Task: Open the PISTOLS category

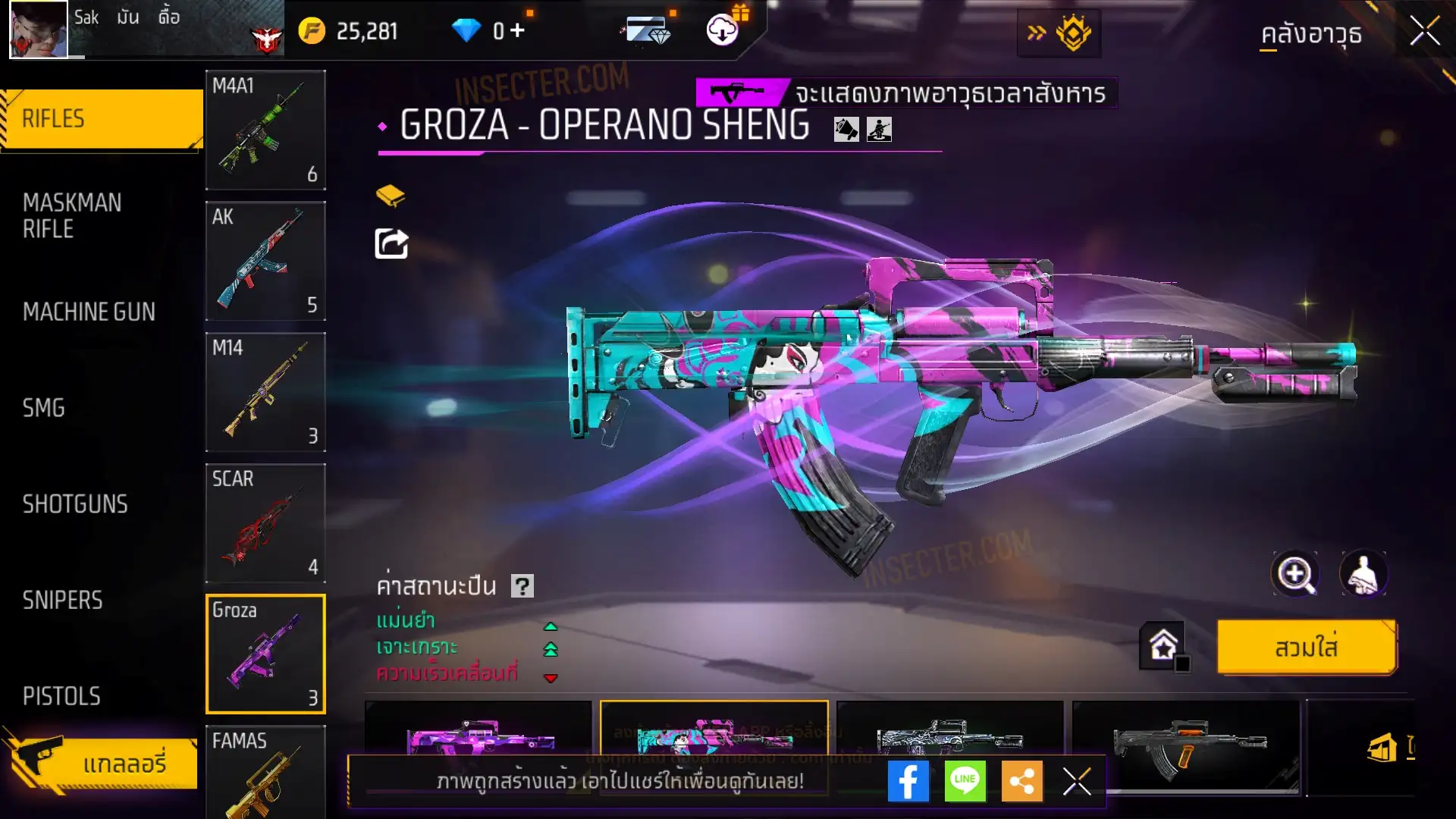Action: [x=61, y=696]
